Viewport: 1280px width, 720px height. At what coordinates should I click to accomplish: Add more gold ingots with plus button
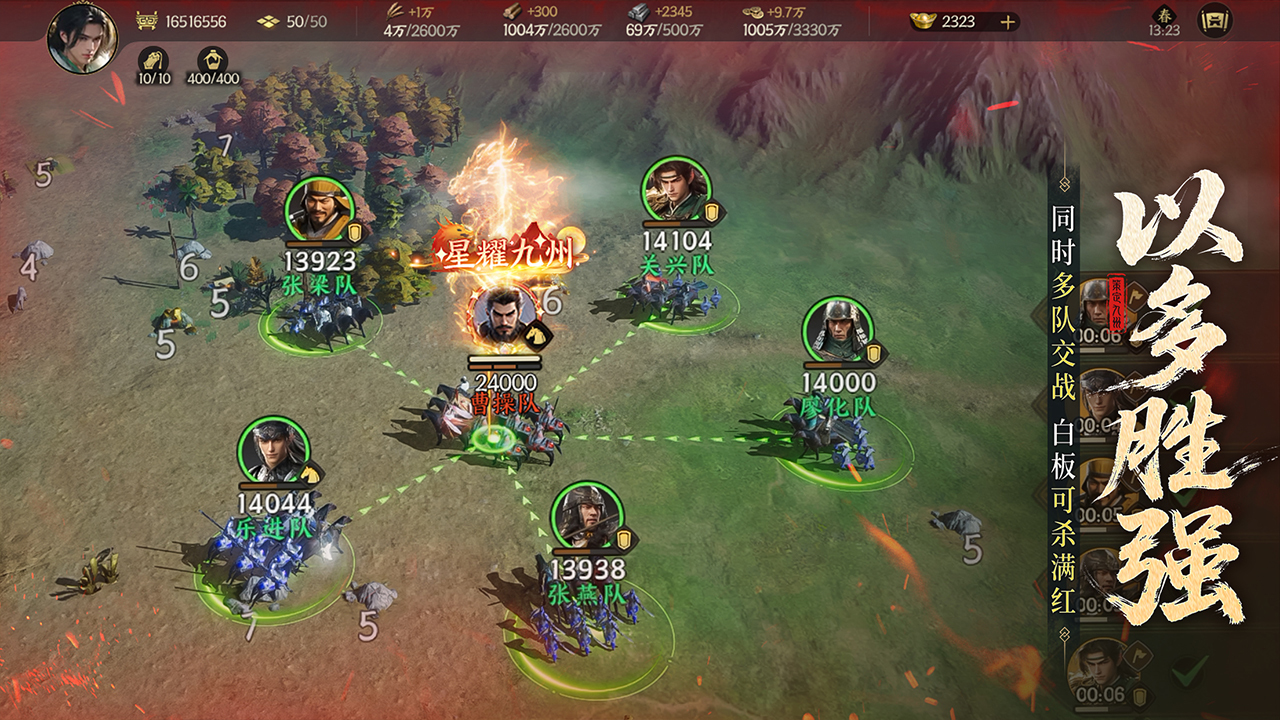click(x=1007, y=21)
